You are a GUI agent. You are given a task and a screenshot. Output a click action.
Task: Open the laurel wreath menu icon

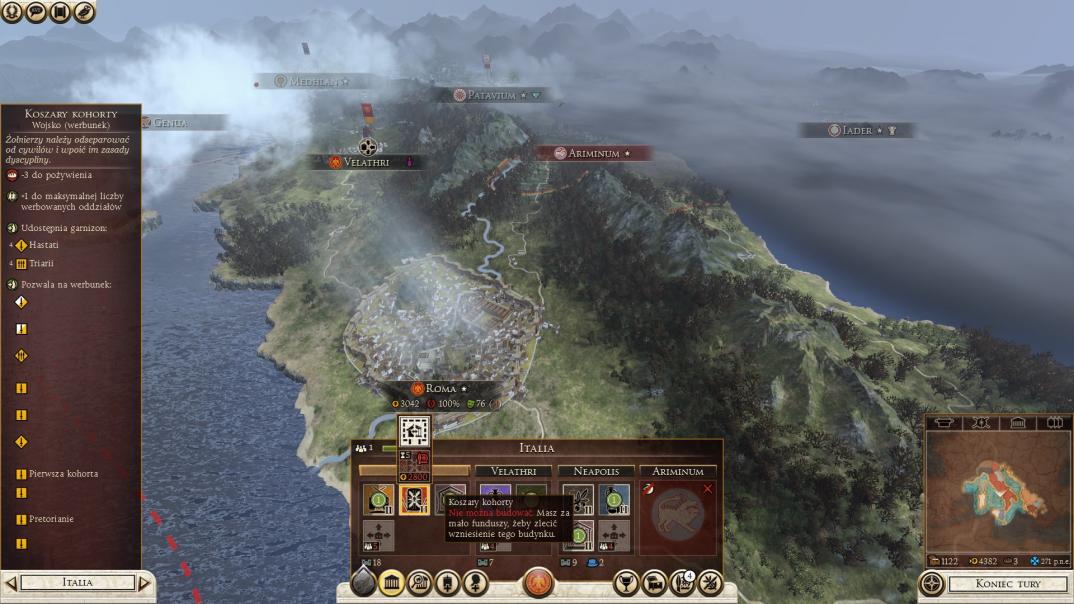point(12,12)
